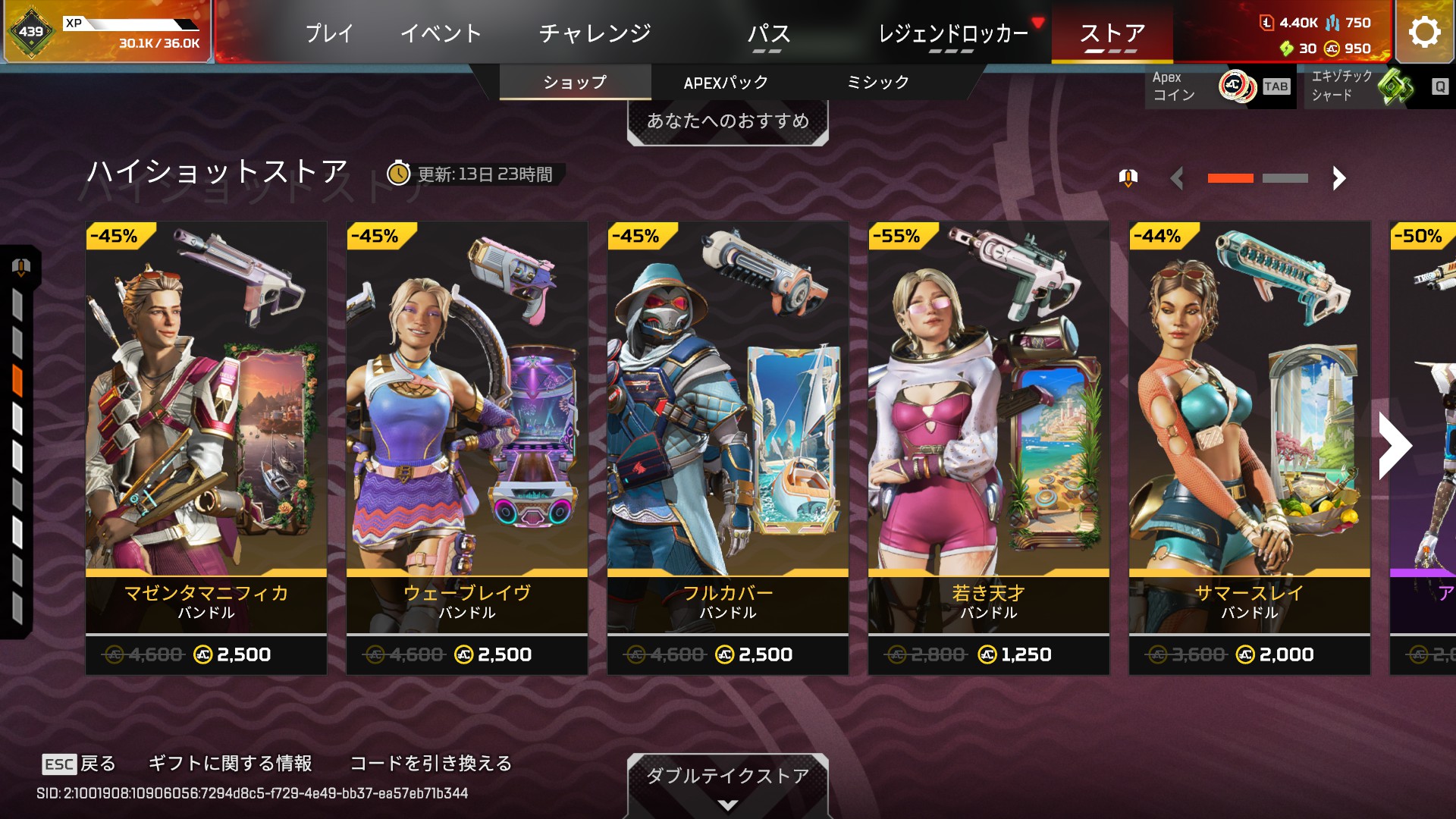Open the ミシック sub-tab
This screenshot has width=1456, height=819.
(x=877, y=83)
